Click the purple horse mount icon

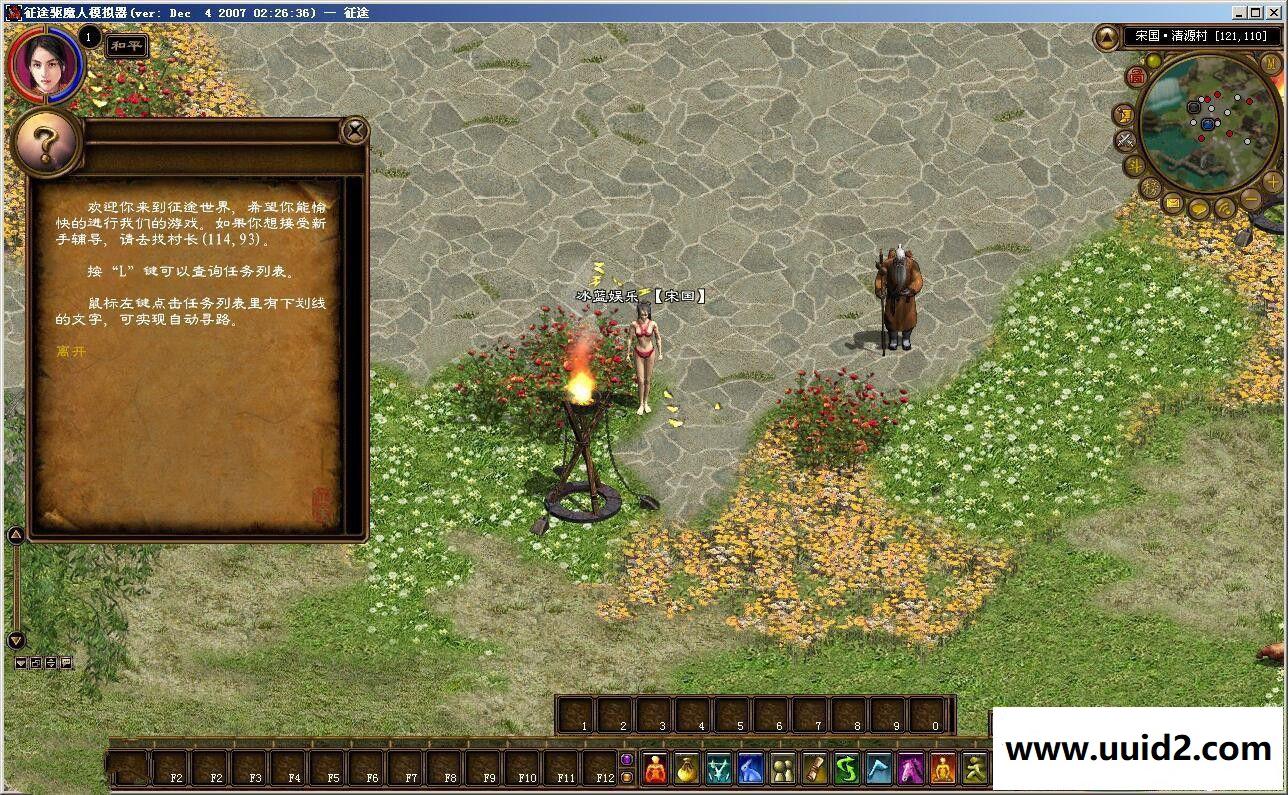(910, 769)
